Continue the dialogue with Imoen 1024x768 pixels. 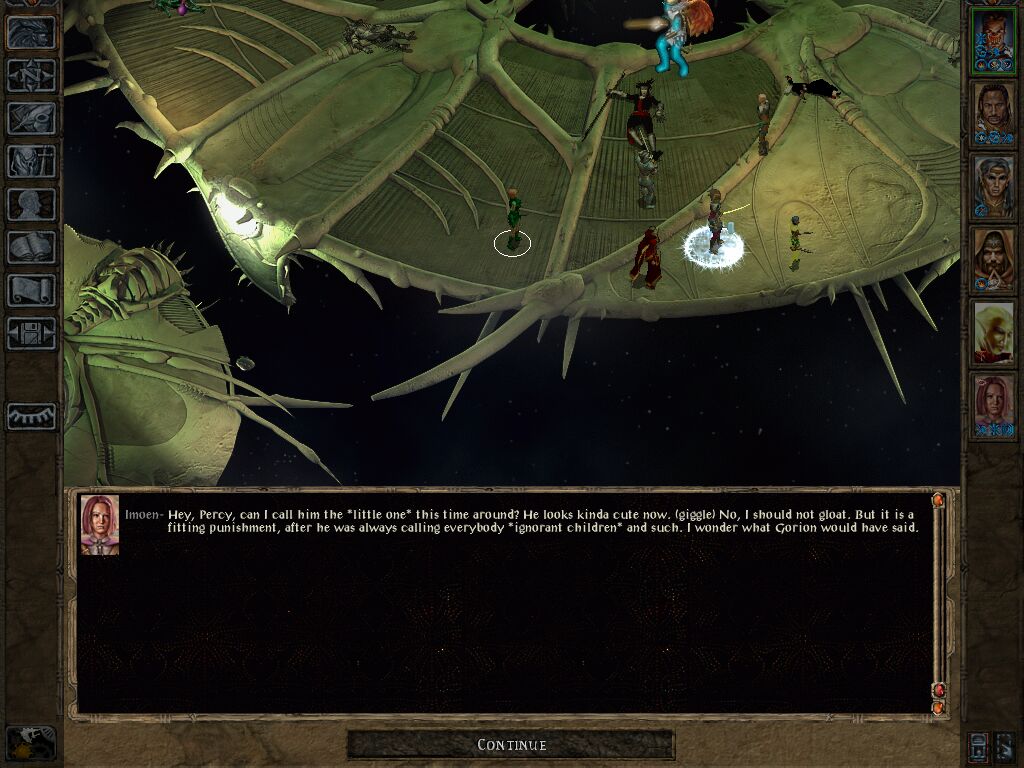point(511,744)
